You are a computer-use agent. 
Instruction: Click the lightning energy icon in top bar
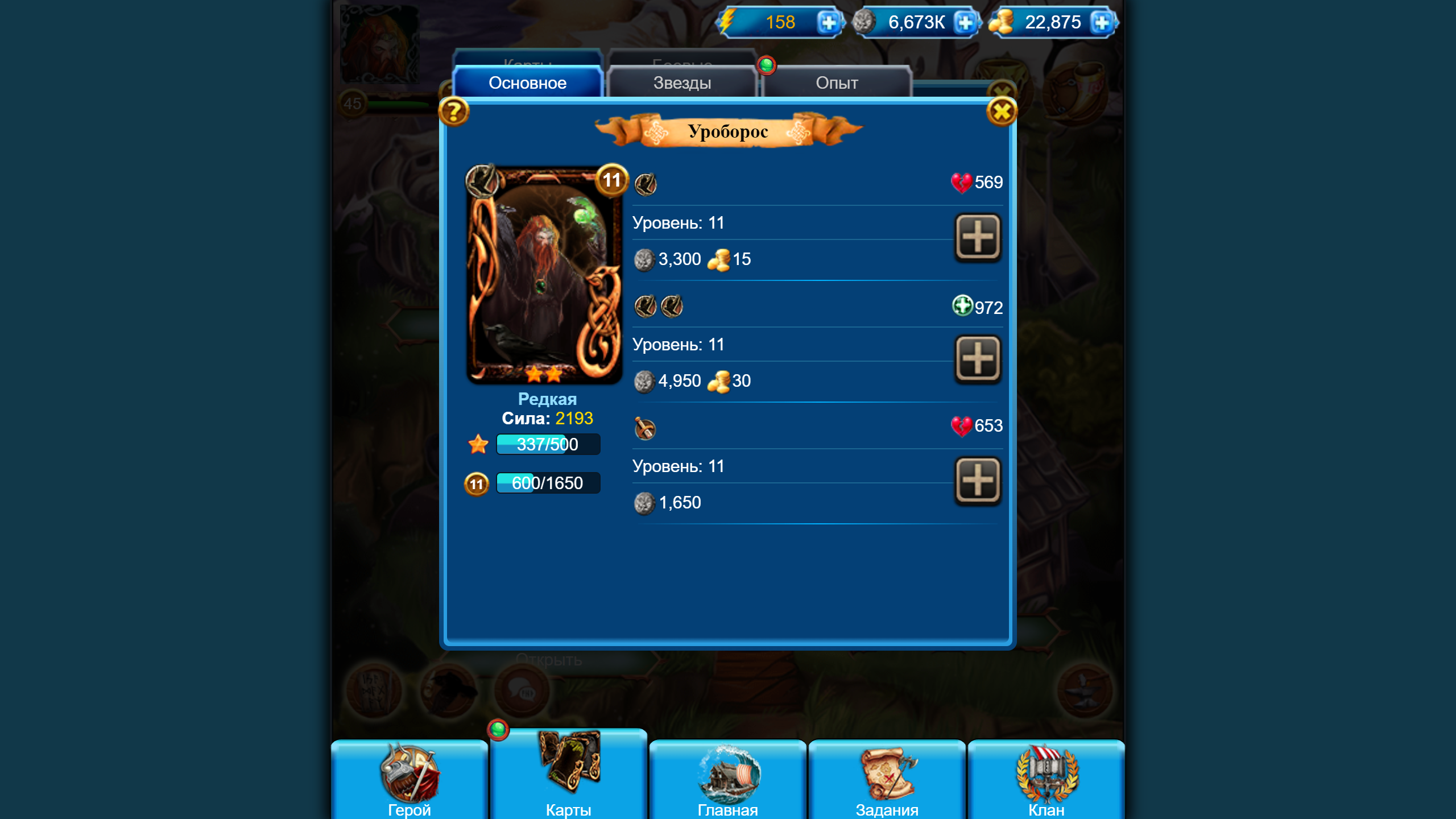click(729, 23)
